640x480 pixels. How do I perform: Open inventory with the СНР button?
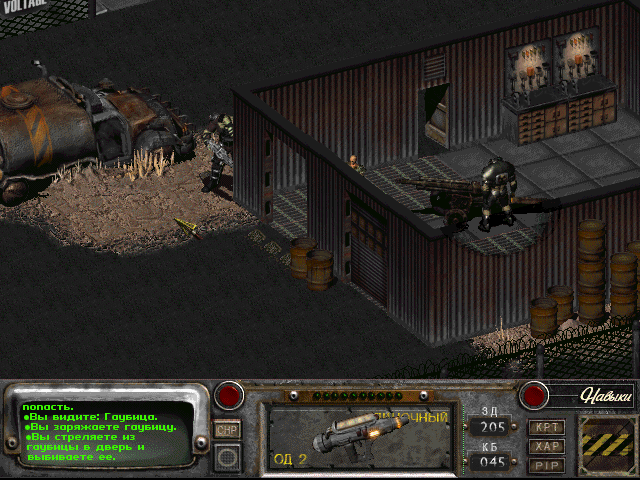click(x=227, y=429)
